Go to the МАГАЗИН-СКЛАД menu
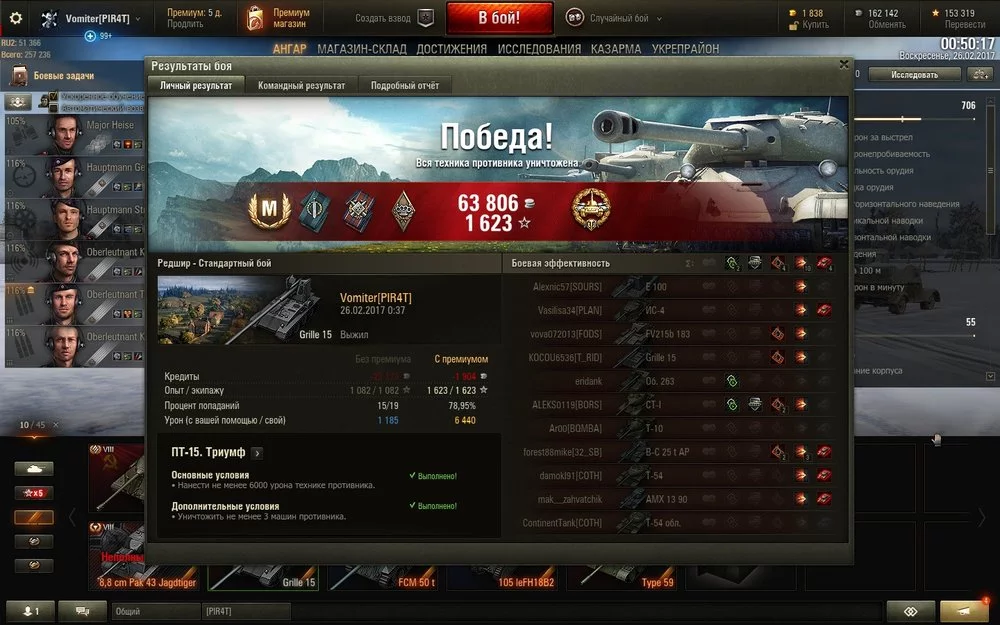This screenshot has height=625, width=1000. tap(360, 49)
